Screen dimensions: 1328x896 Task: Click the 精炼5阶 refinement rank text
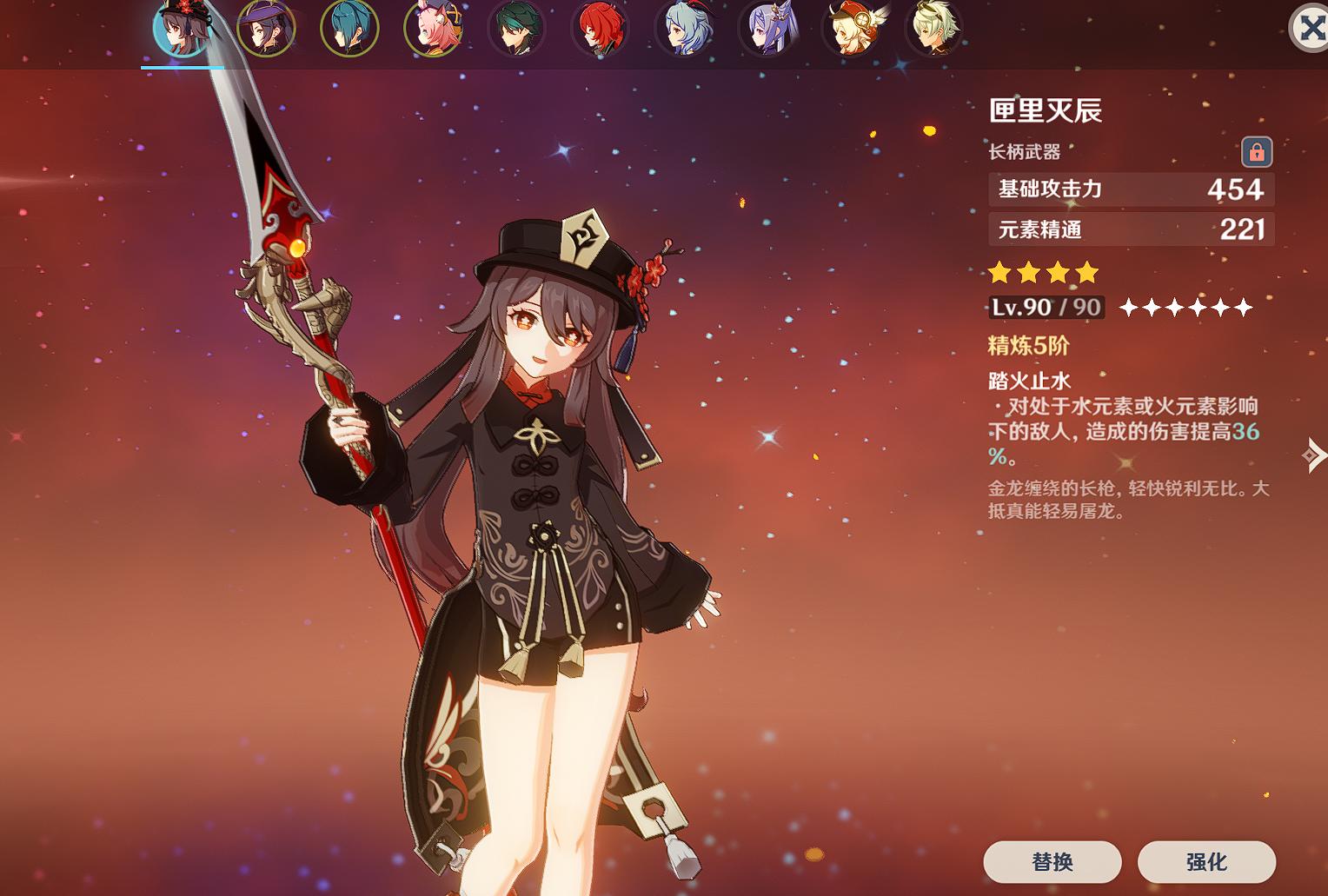coord(1028,346)
